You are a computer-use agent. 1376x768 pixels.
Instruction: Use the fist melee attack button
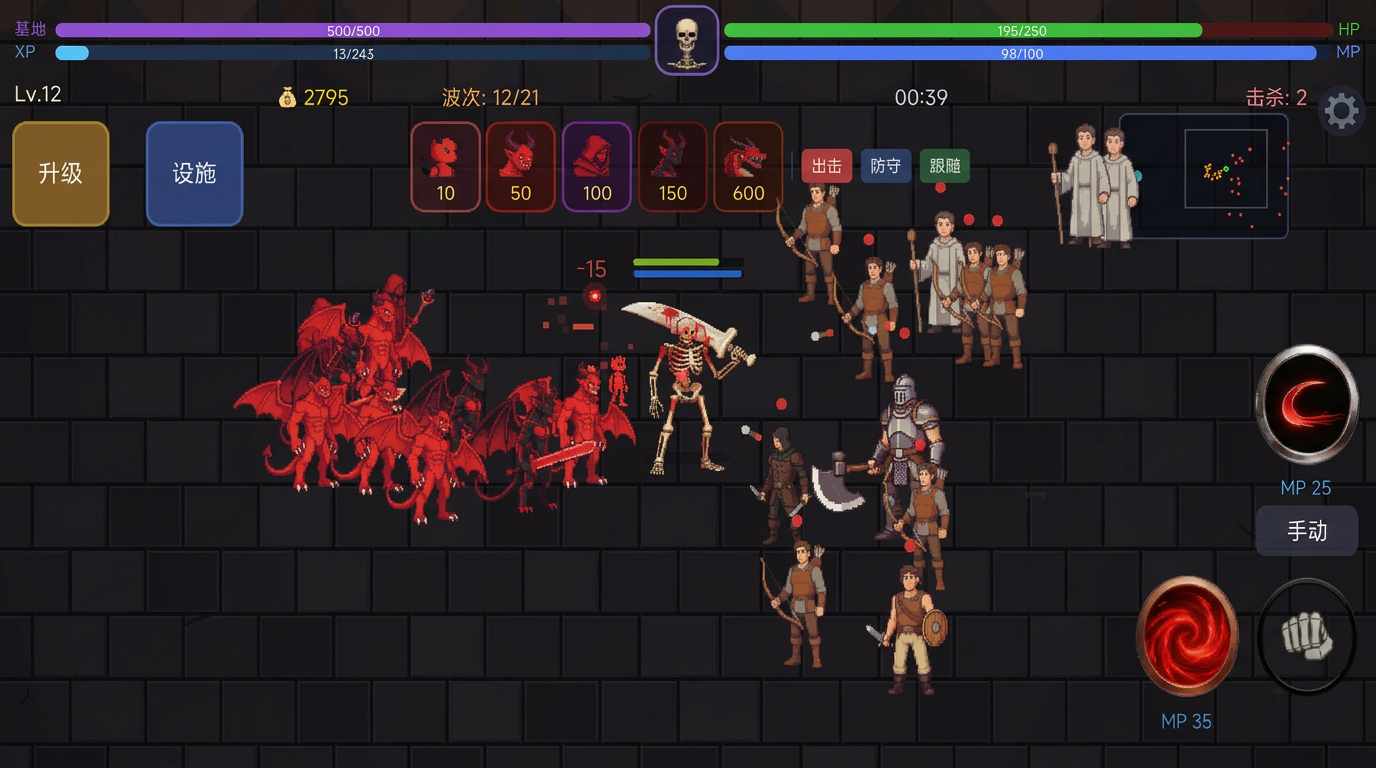1306,636
